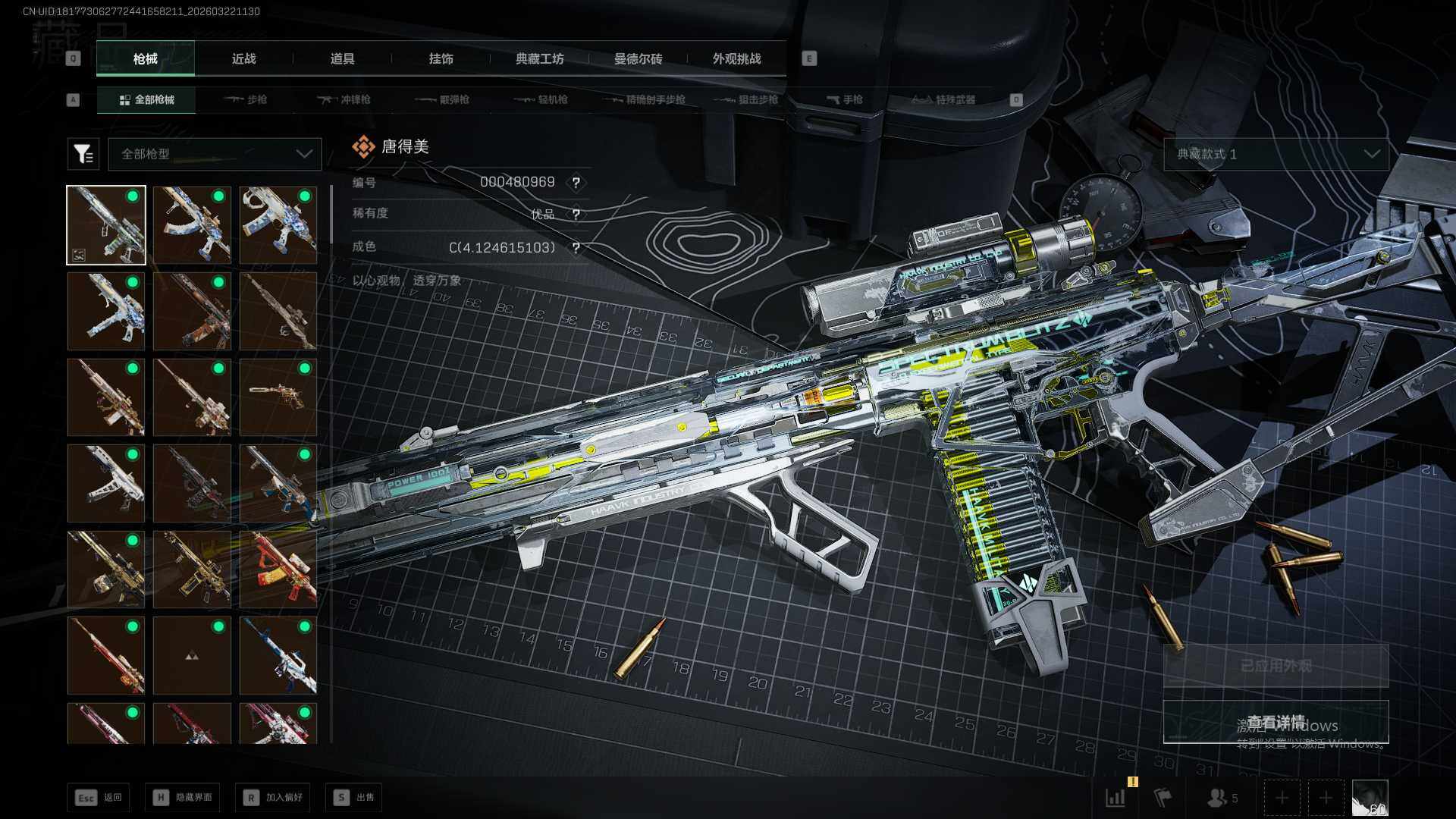Image resolution: width=1456 pixels, height=819 pixels.
Task: Show the 编号 serial number help tooltip
Action: (x=576, y=183)
